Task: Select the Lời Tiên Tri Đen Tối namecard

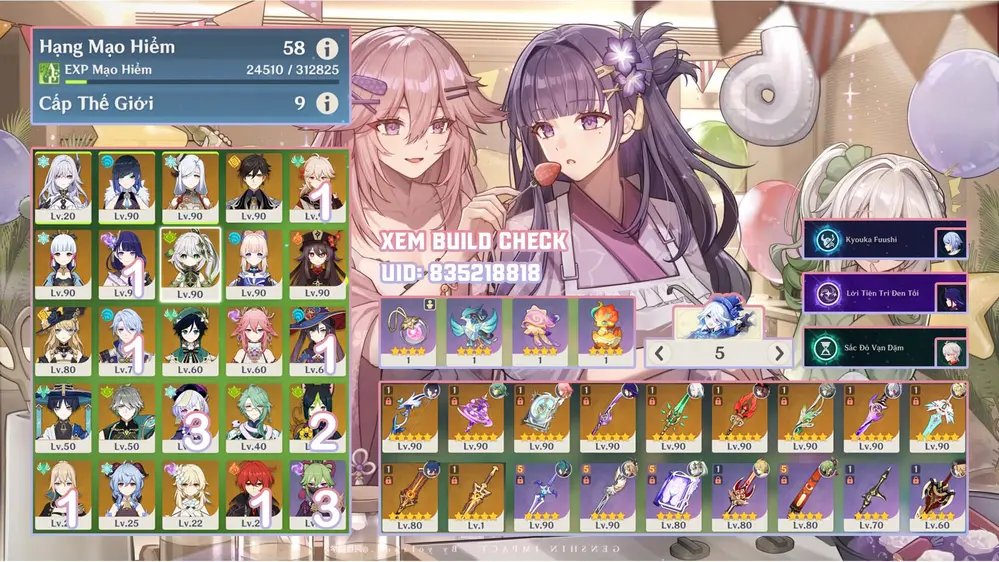Action: [884, 296]
